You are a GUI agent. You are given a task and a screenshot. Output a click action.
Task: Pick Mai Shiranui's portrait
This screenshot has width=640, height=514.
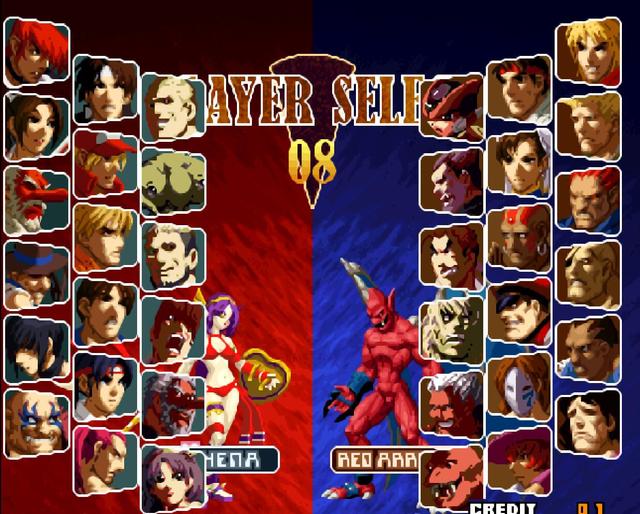pyautogui.click(x=36, y=126)
